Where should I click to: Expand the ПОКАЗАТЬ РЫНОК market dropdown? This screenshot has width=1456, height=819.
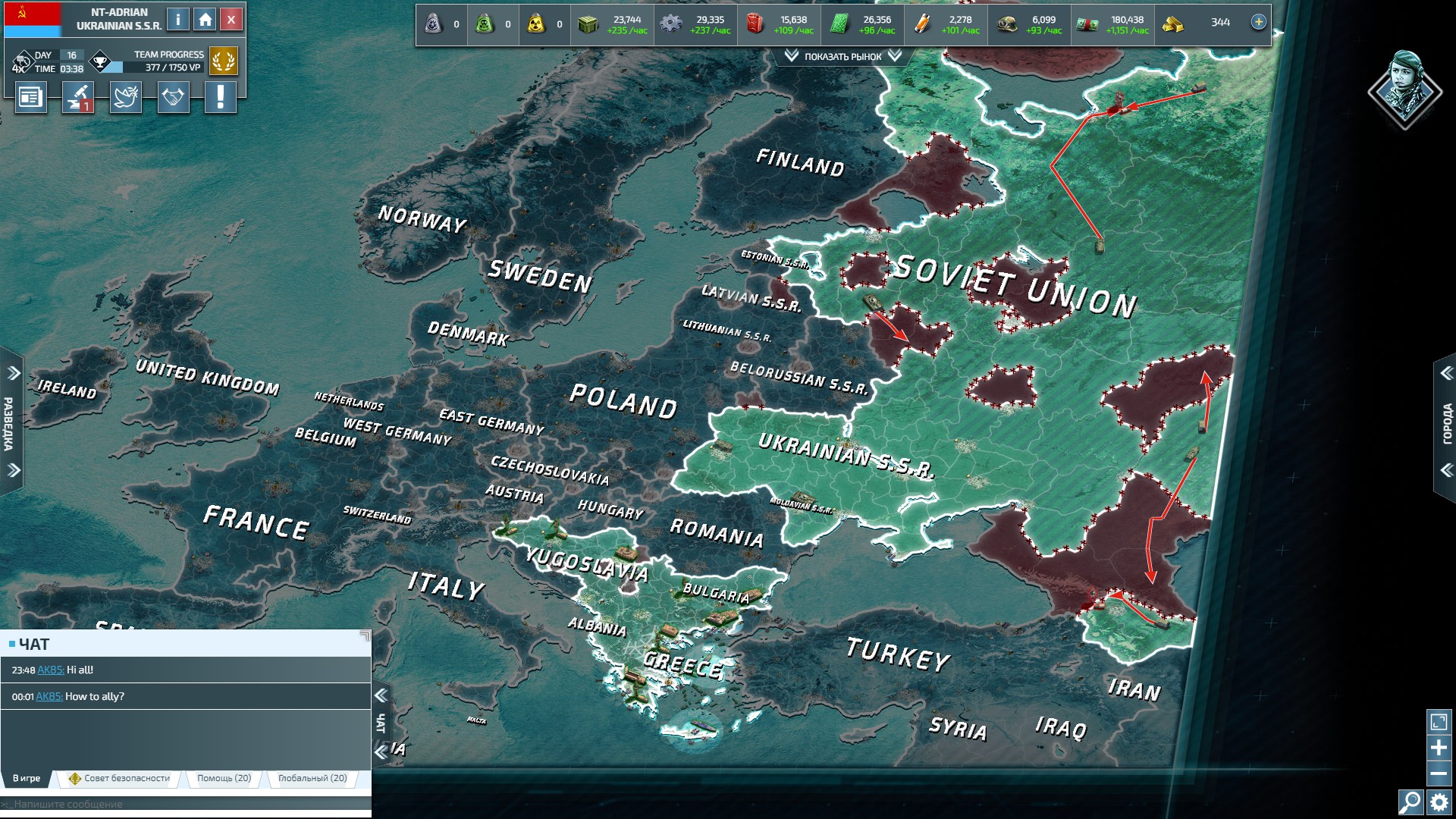click(x=844, y=55)
